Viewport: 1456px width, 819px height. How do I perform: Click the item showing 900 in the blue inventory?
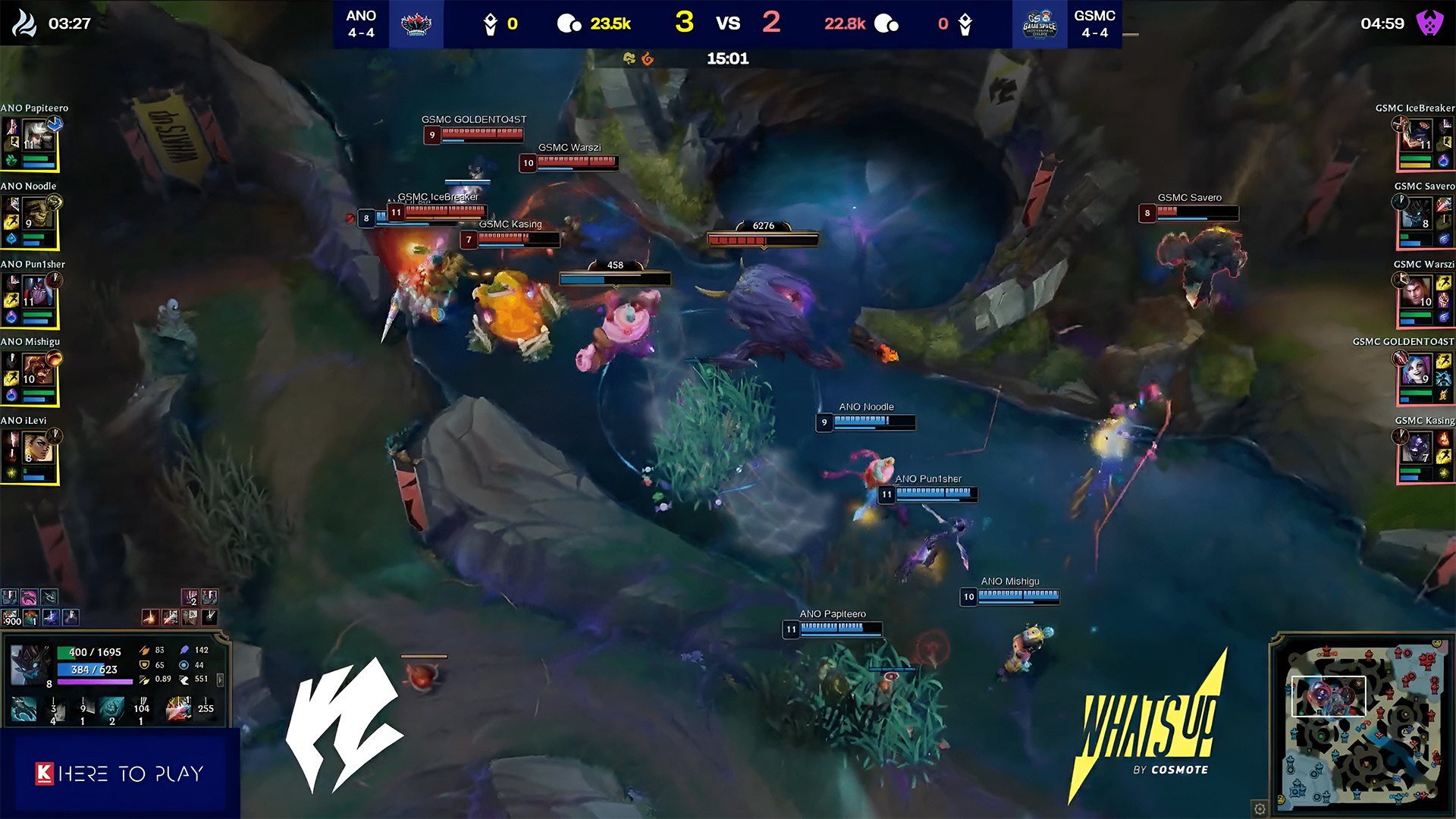tap(11, 618)
